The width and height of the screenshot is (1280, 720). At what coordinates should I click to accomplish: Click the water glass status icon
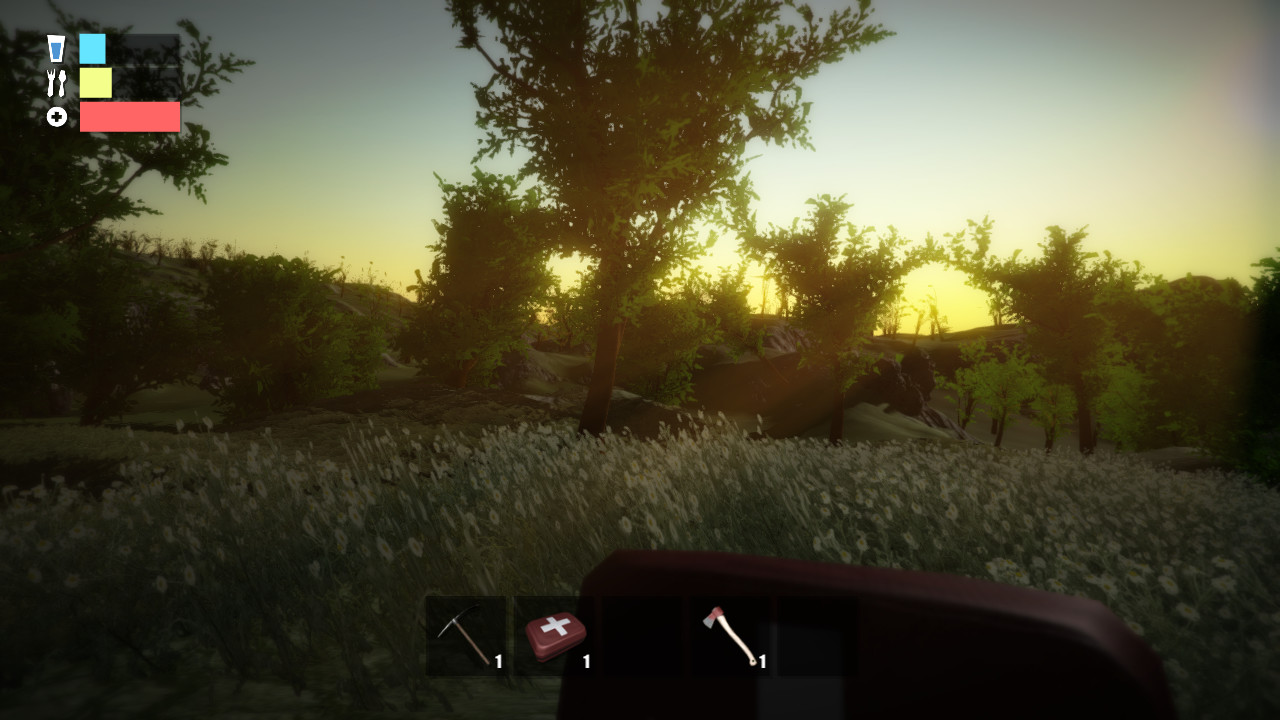(57, 47)
